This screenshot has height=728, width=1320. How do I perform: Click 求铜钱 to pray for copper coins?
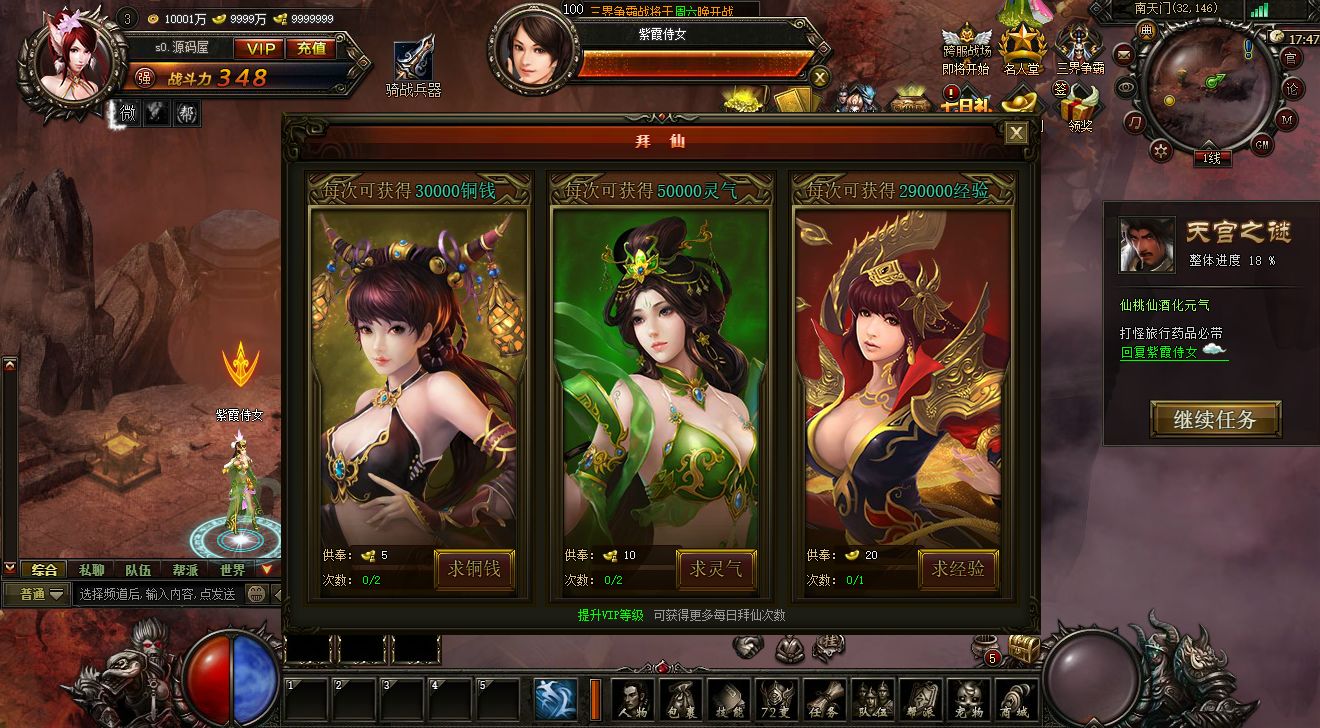point(473,569)
